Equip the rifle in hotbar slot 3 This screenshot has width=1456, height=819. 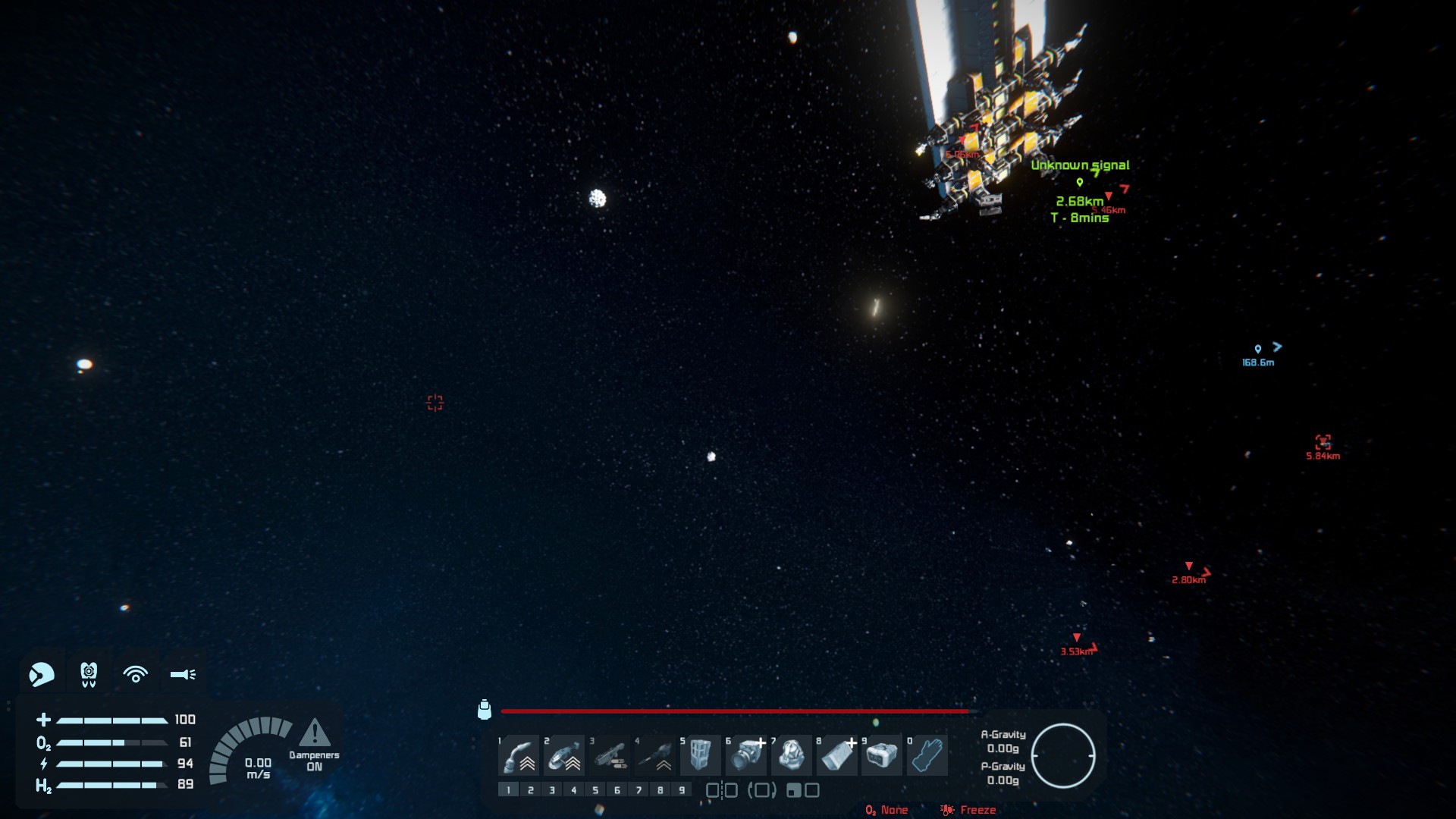pyautogui.click(x=610, y=755)
